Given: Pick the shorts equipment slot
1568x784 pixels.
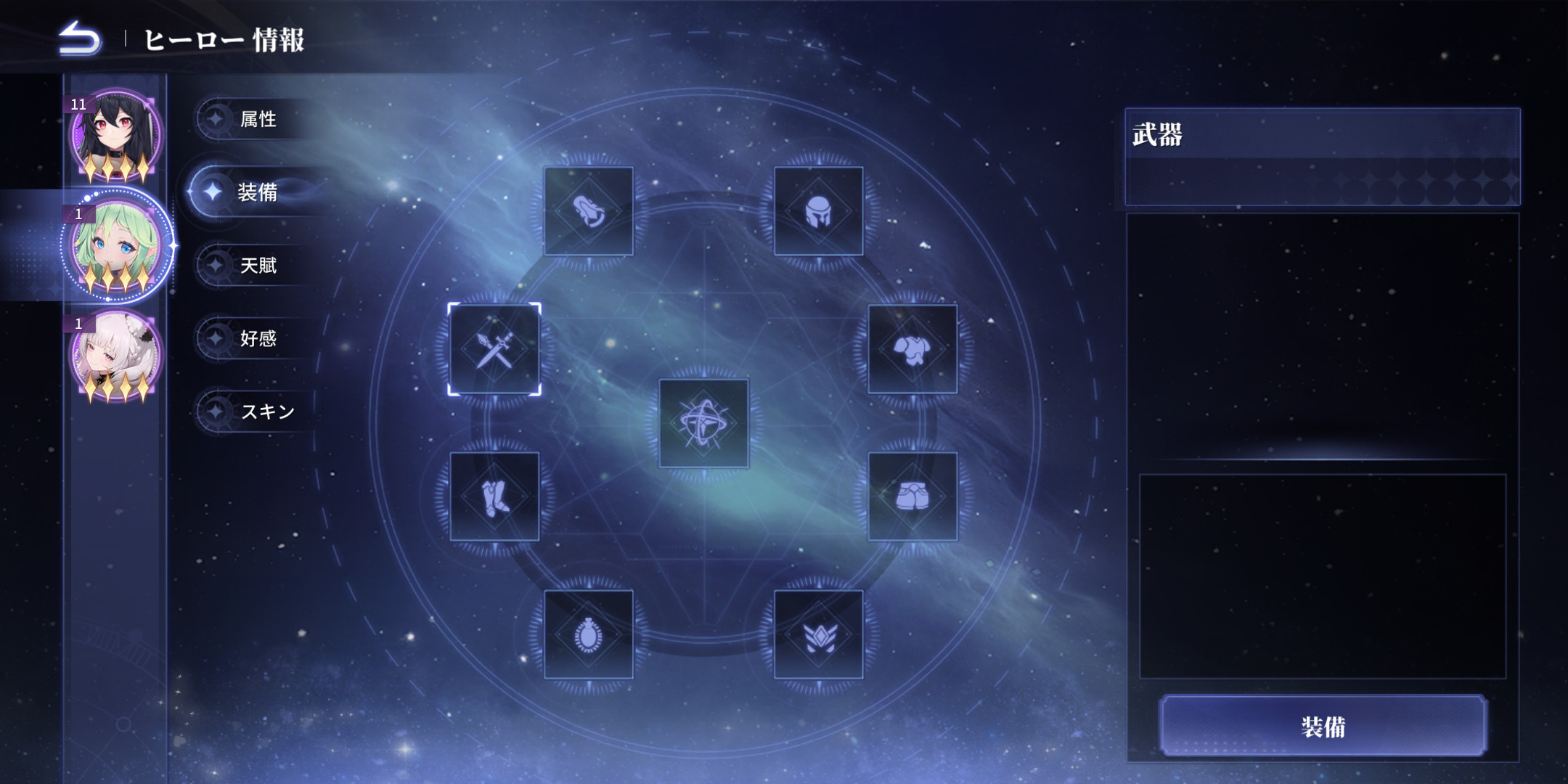Looking at the screenshot, I should point(912,497).
